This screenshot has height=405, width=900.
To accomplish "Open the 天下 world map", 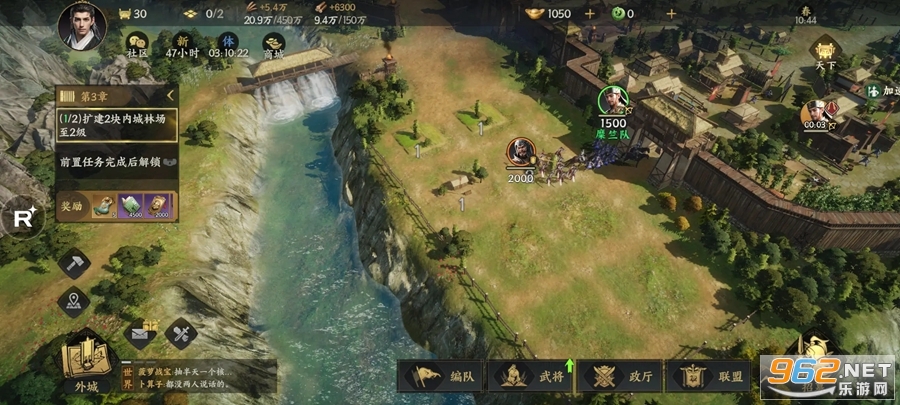I will tap(824, 54).
